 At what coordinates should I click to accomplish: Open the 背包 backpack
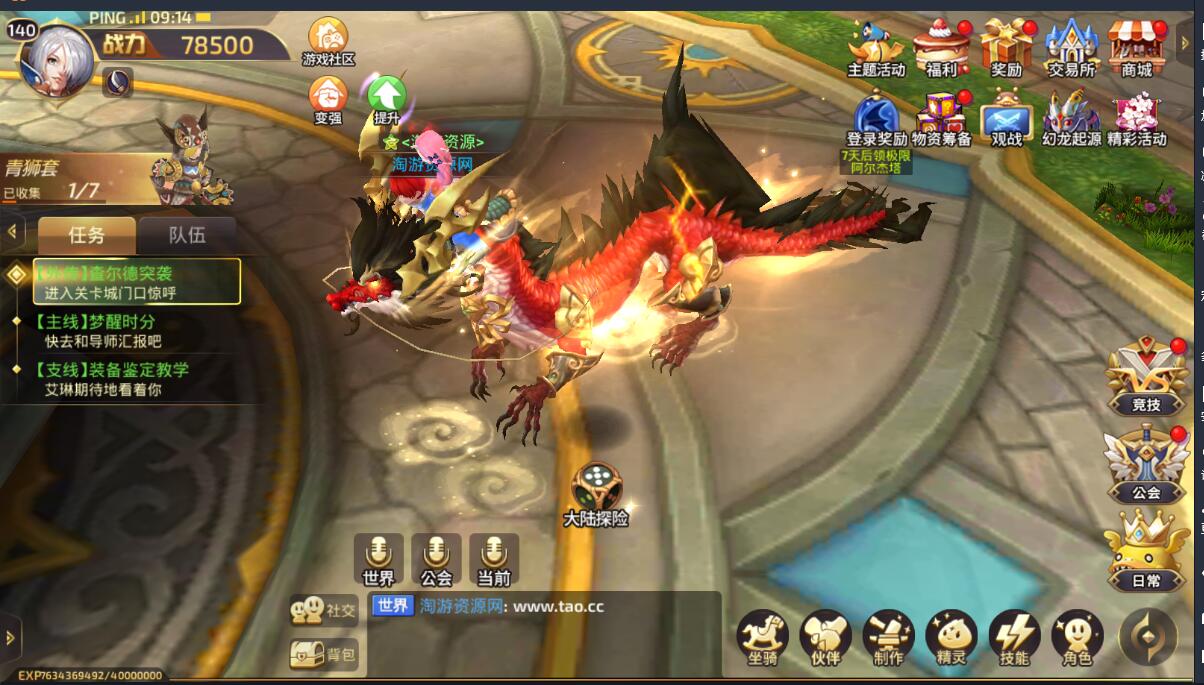[324, 654]
